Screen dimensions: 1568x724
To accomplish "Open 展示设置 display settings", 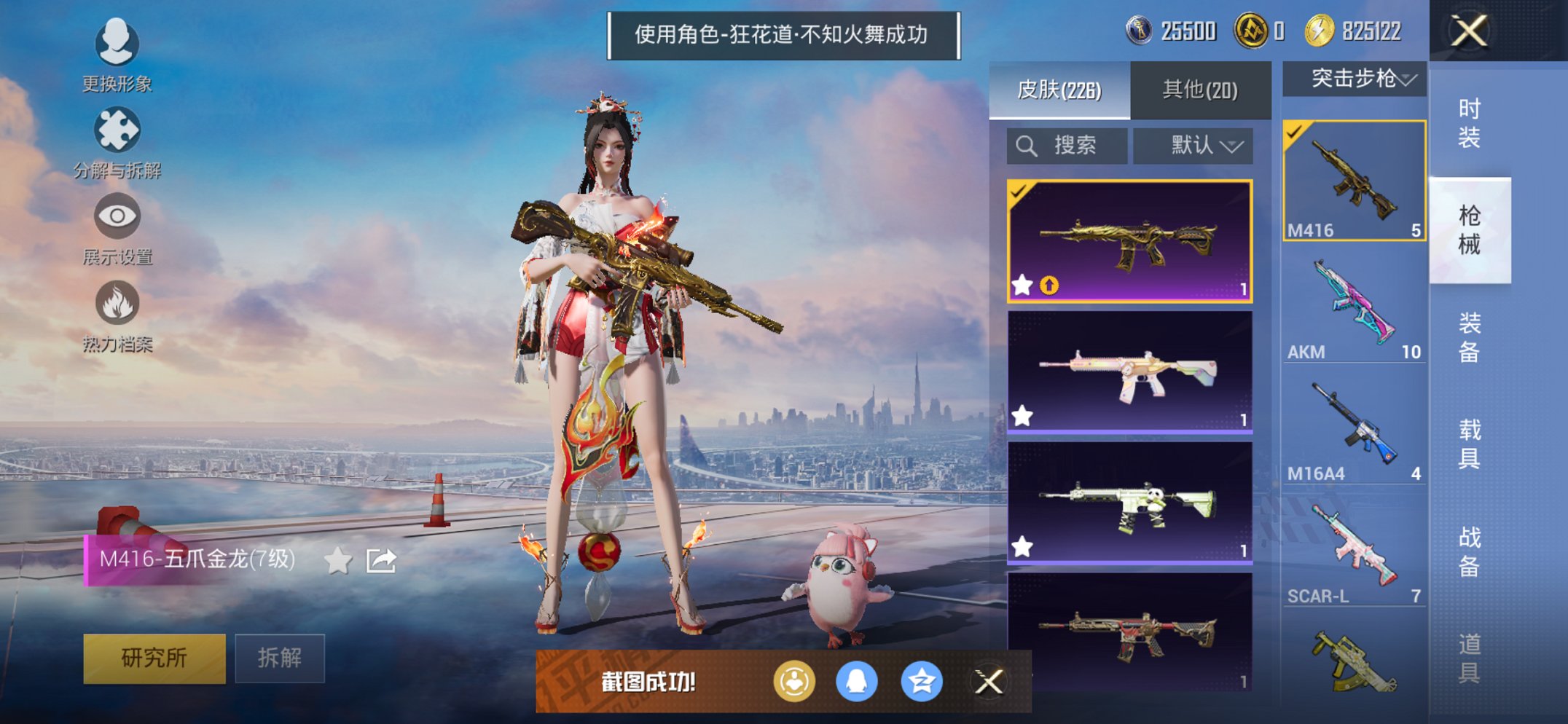I will tap(117, 215).
